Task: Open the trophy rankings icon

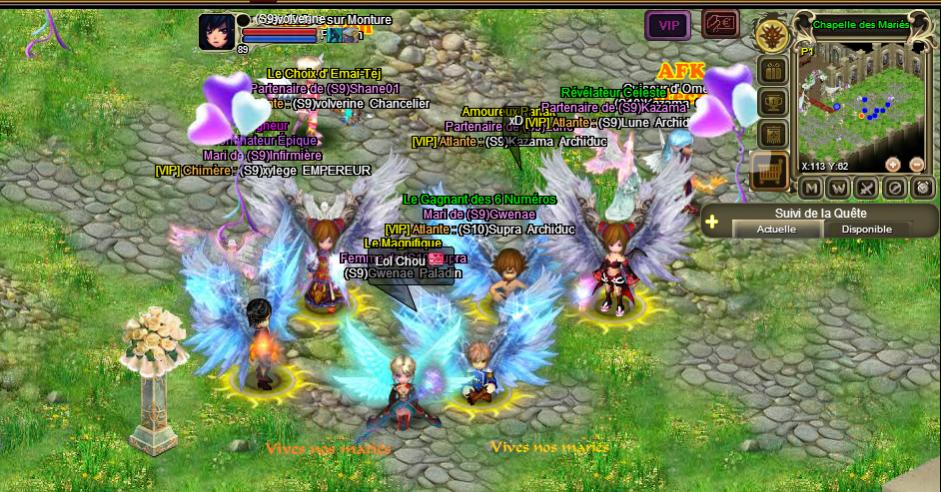Action: (771, 102)
